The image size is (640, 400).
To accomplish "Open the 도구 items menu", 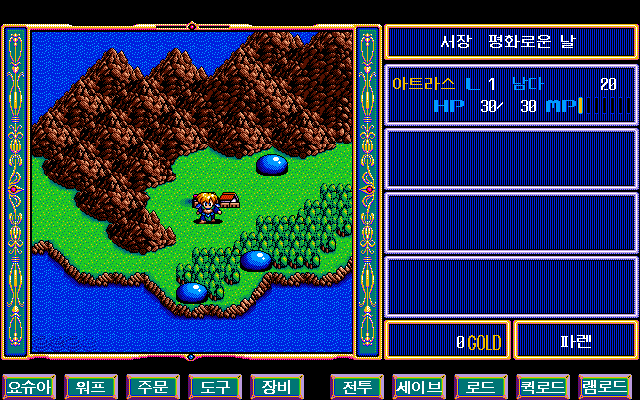I will coord(213,387).
